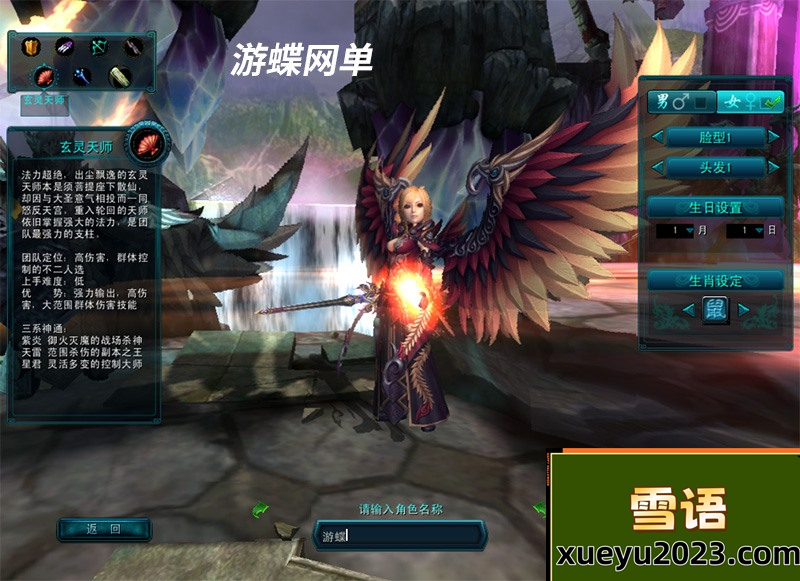Viewport: 800px width, 581px height.
Task: Rotate character with left green arrow
Action: pos(259,510)
